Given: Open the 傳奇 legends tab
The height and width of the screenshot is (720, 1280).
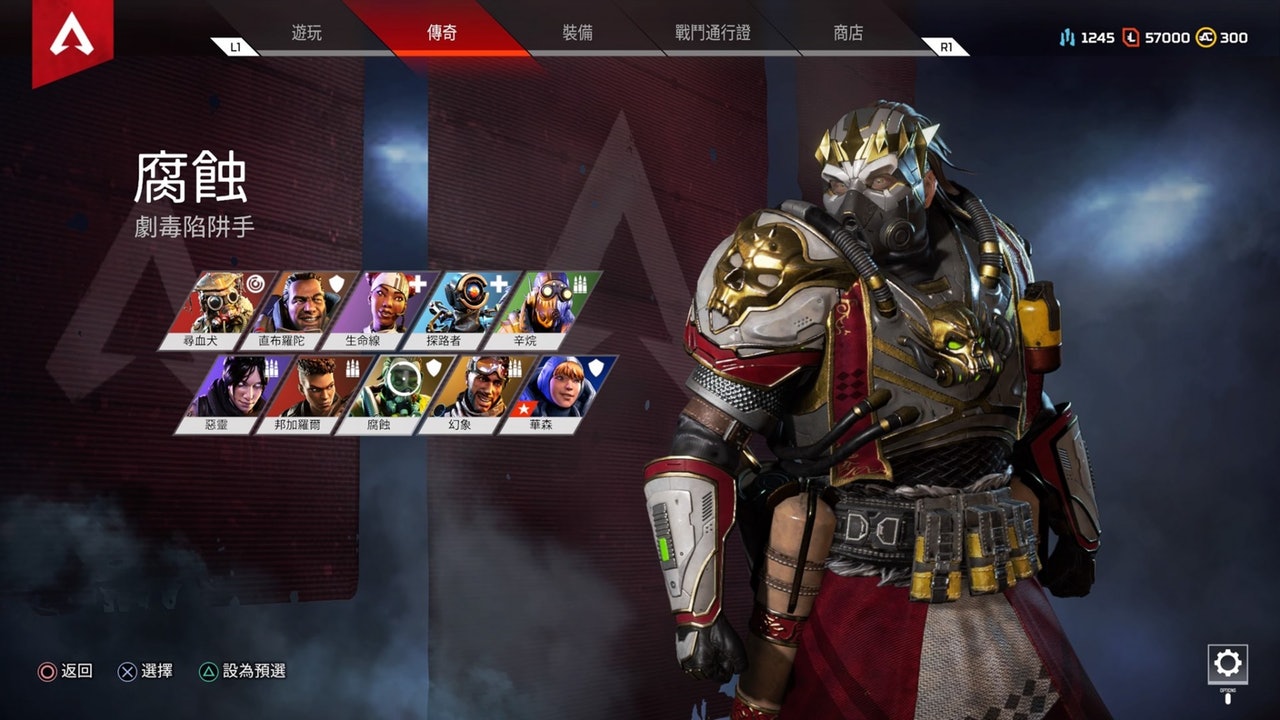Looking at the screenshot, I should click(x=442, y=33).
